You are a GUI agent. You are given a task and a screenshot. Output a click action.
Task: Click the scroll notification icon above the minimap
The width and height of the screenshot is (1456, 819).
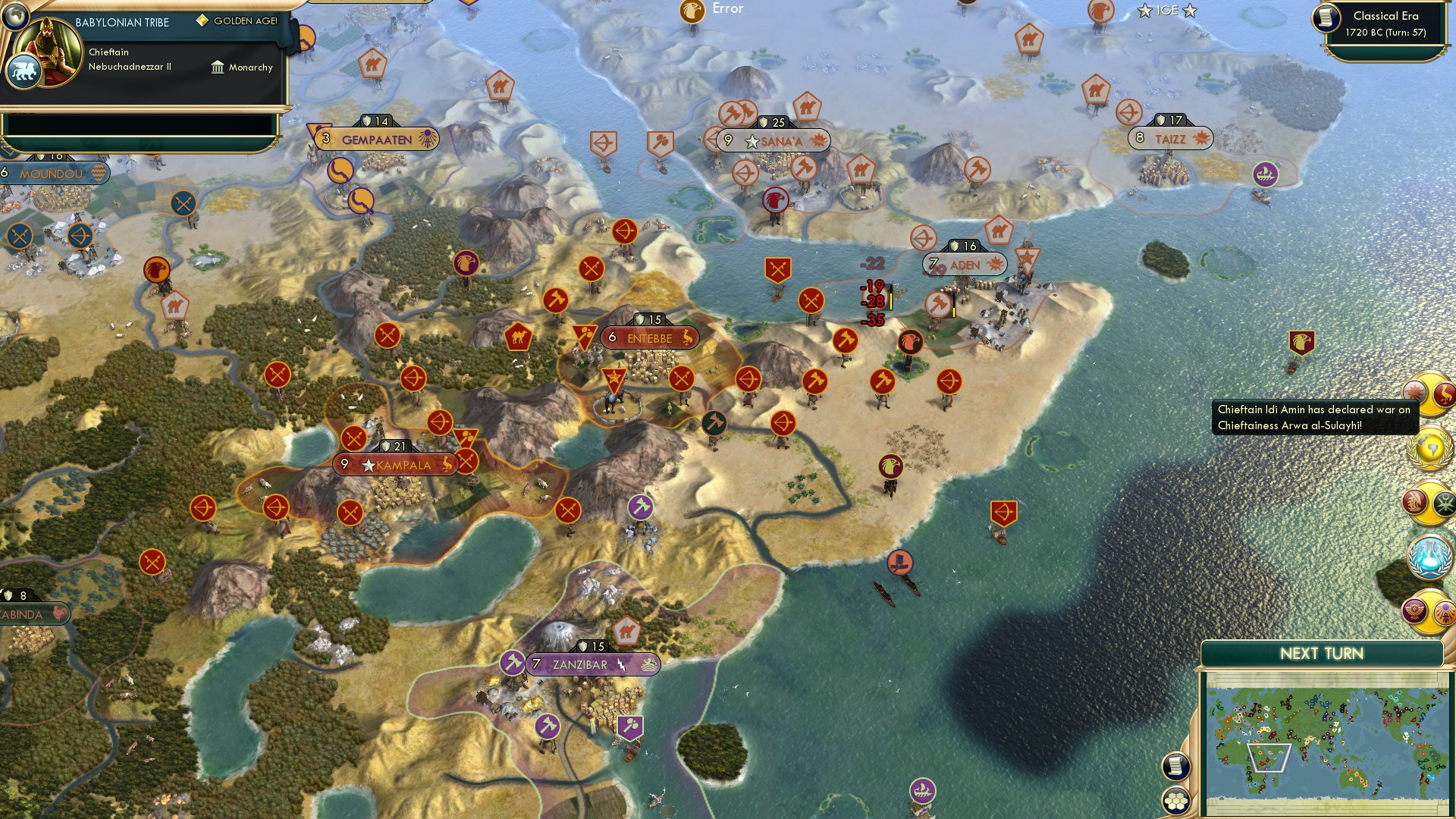point(1175,765)
